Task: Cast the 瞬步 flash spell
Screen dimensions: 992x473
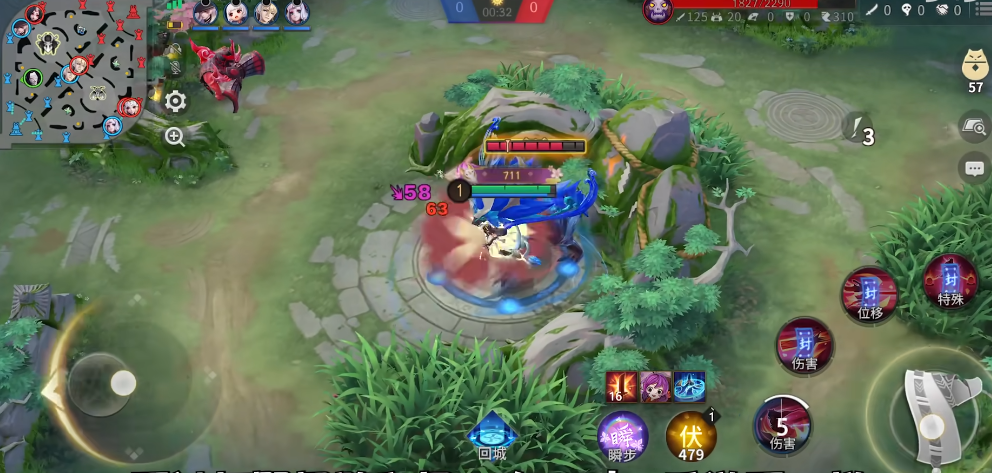Action: [x=622, y=437]
